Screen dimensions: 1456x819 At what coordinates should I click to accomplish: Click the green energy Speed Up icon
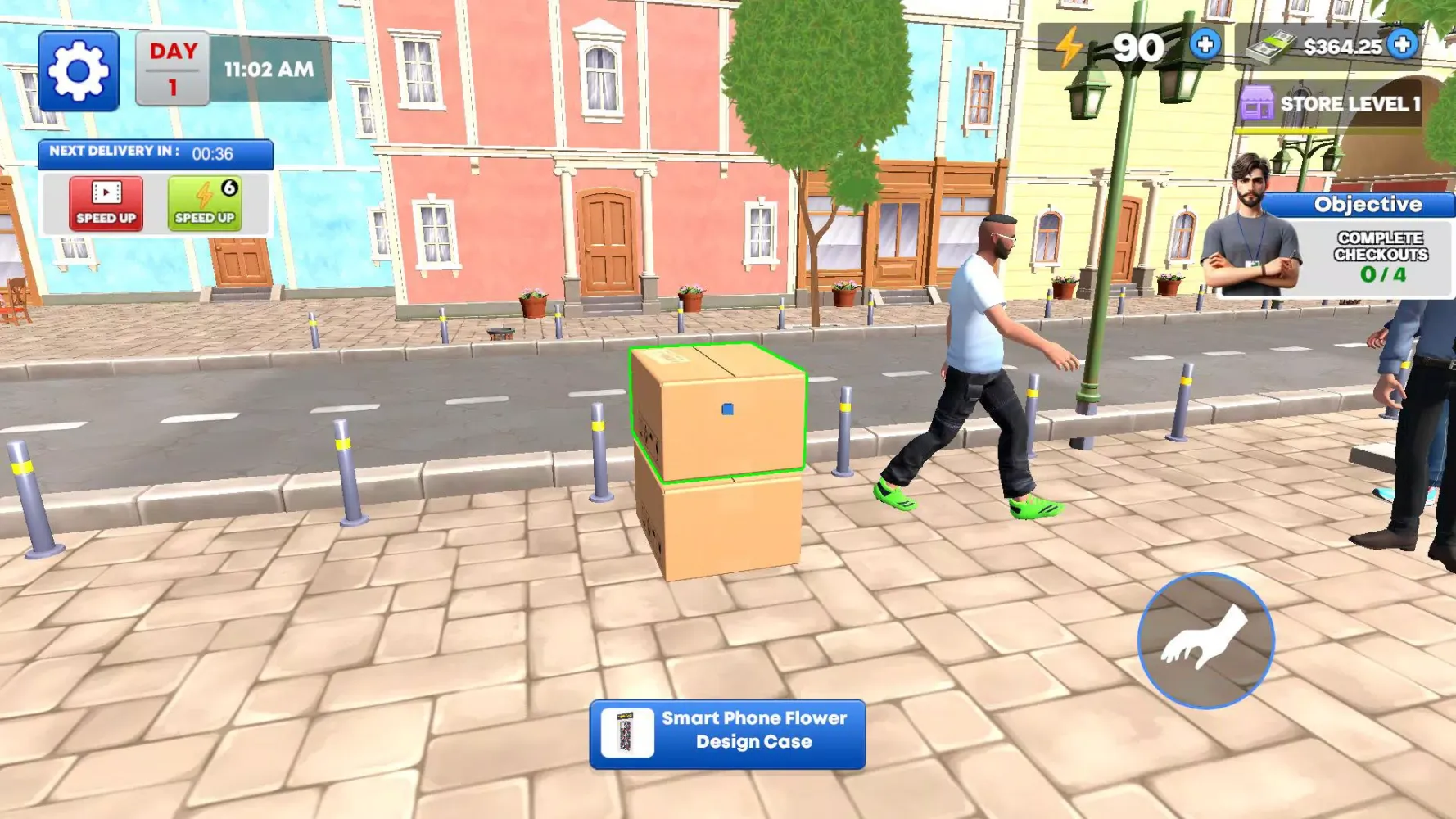click(206, 202)
